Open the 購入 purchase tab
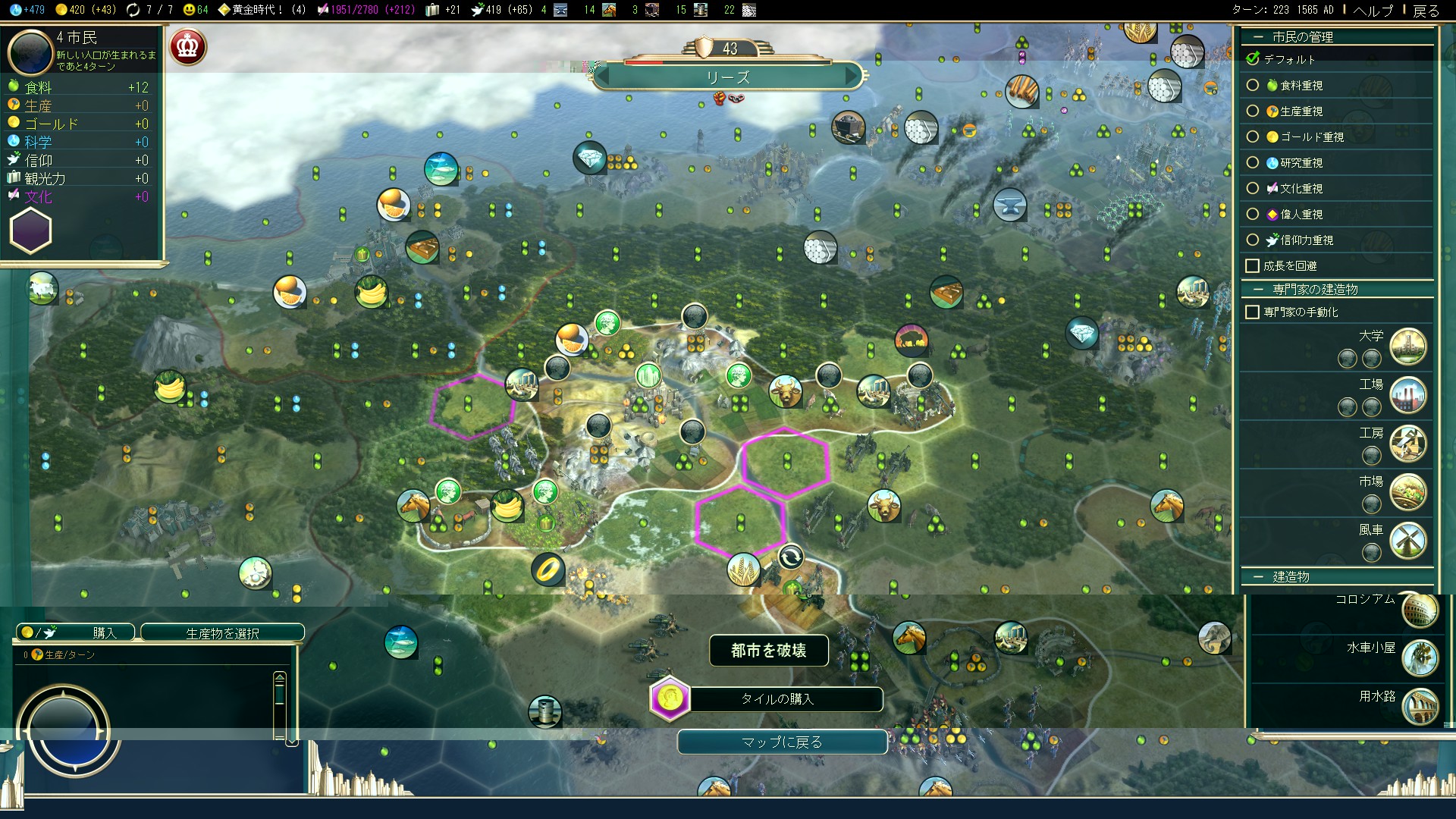 tap(76, 632)
